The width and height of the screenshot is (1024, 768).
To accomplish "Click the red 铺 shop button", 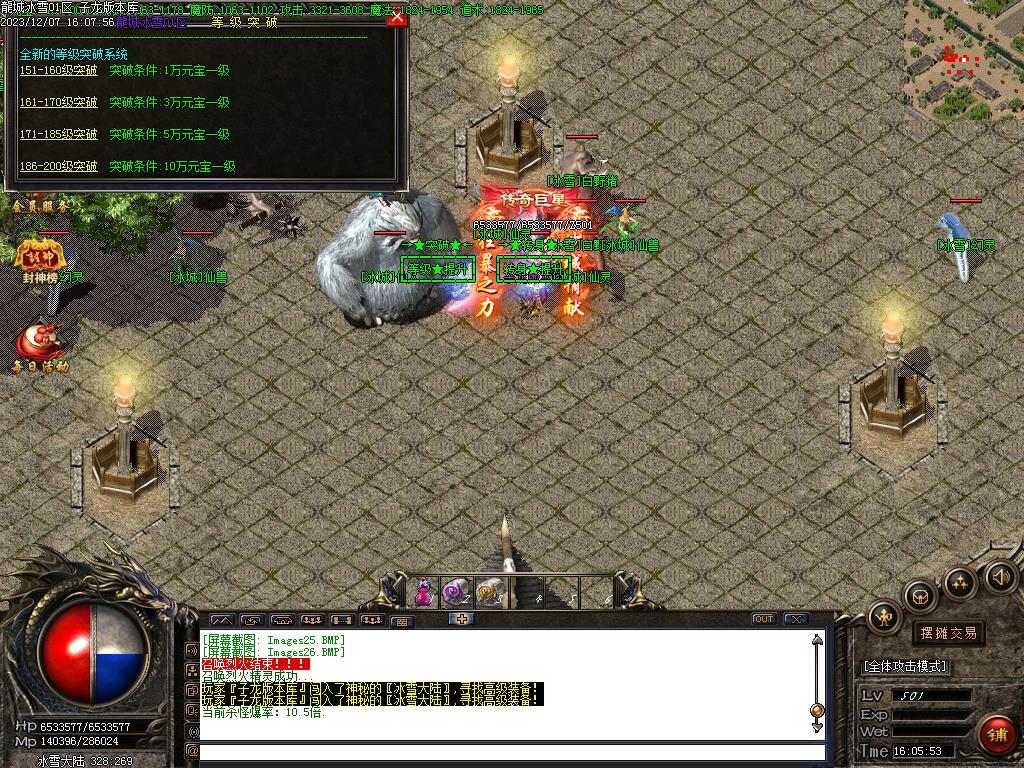I will (x=995, y=735).
